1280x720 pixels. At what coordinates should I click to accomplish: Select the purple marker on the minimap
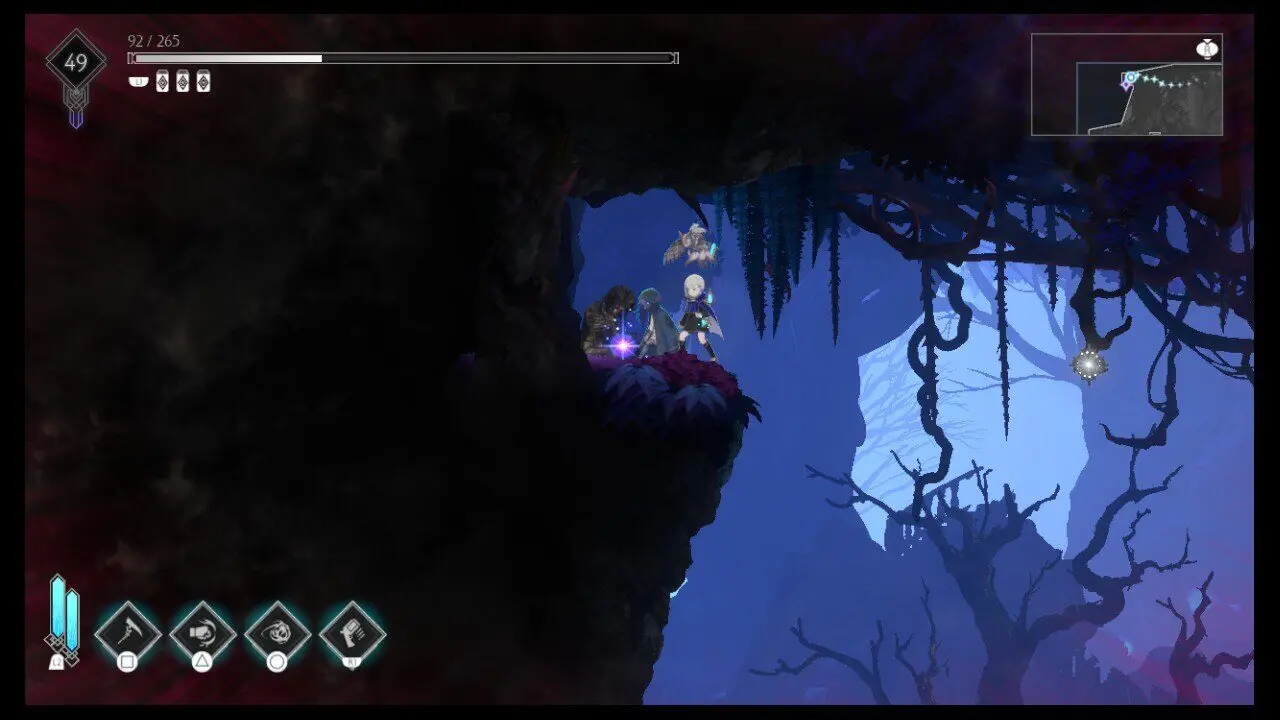point(1126,85)
